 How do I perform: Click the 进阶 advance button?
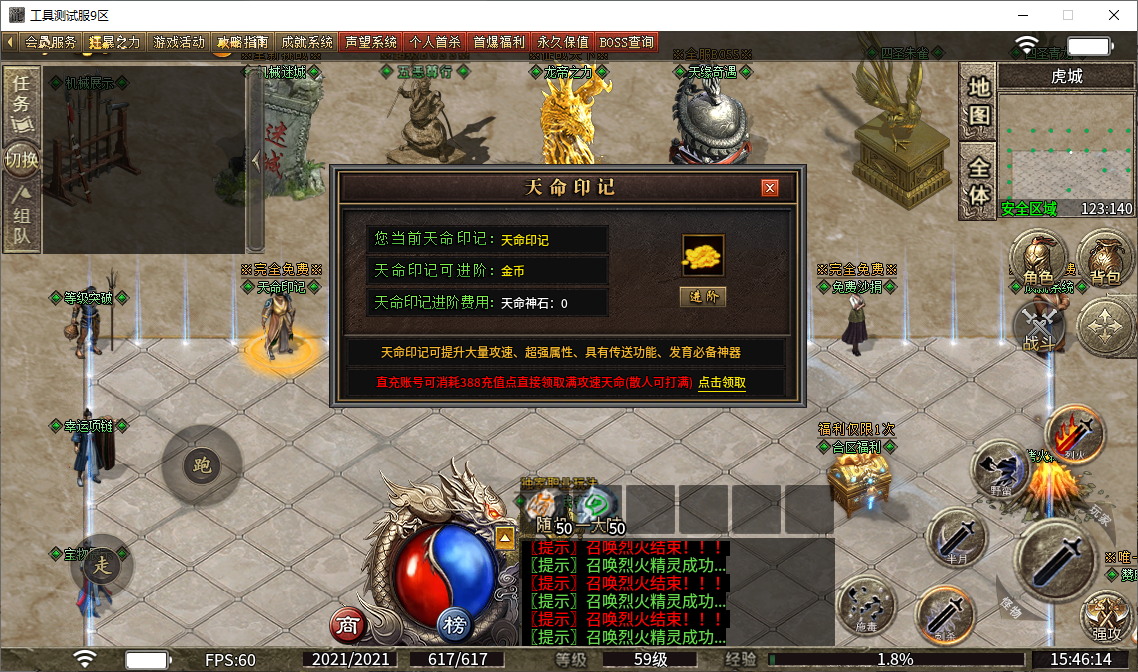pyautogui.click(x=702, y=297)
